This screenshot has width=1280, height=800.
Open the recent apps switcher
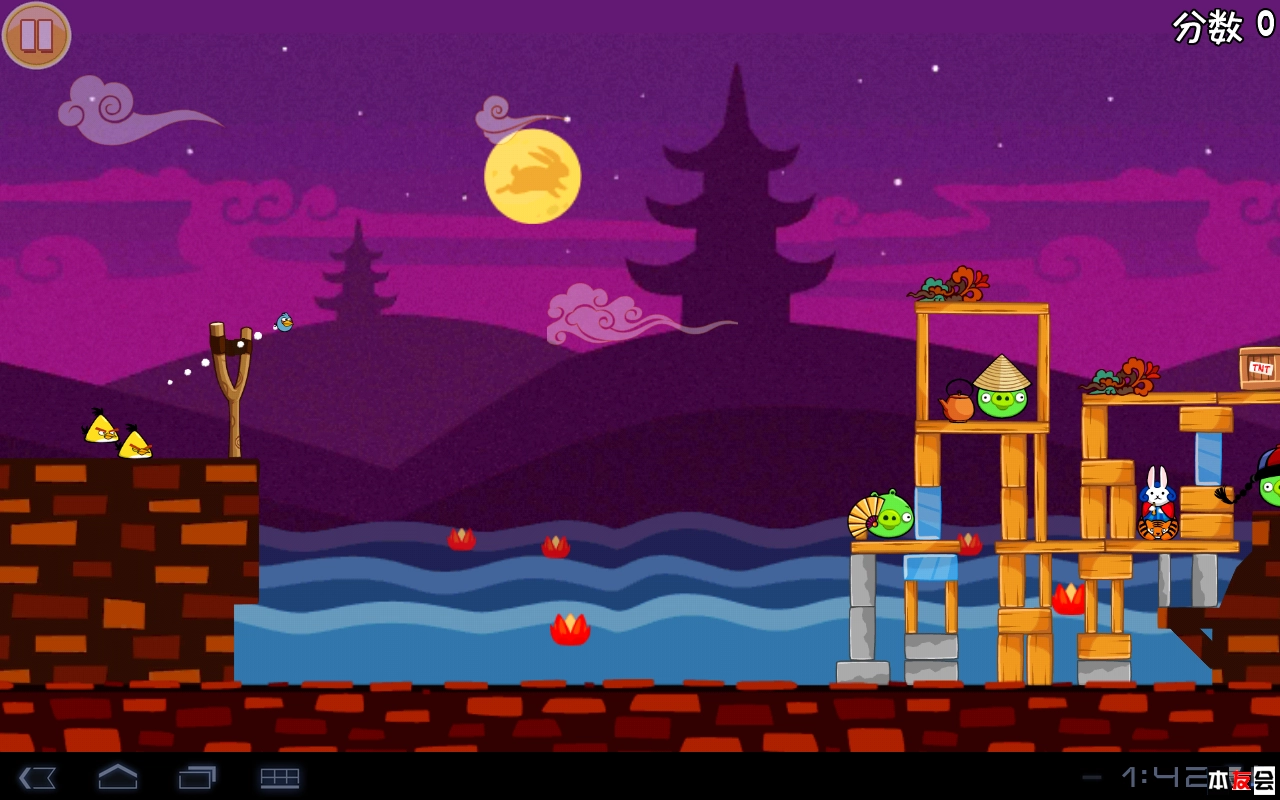tap(197, 777)
